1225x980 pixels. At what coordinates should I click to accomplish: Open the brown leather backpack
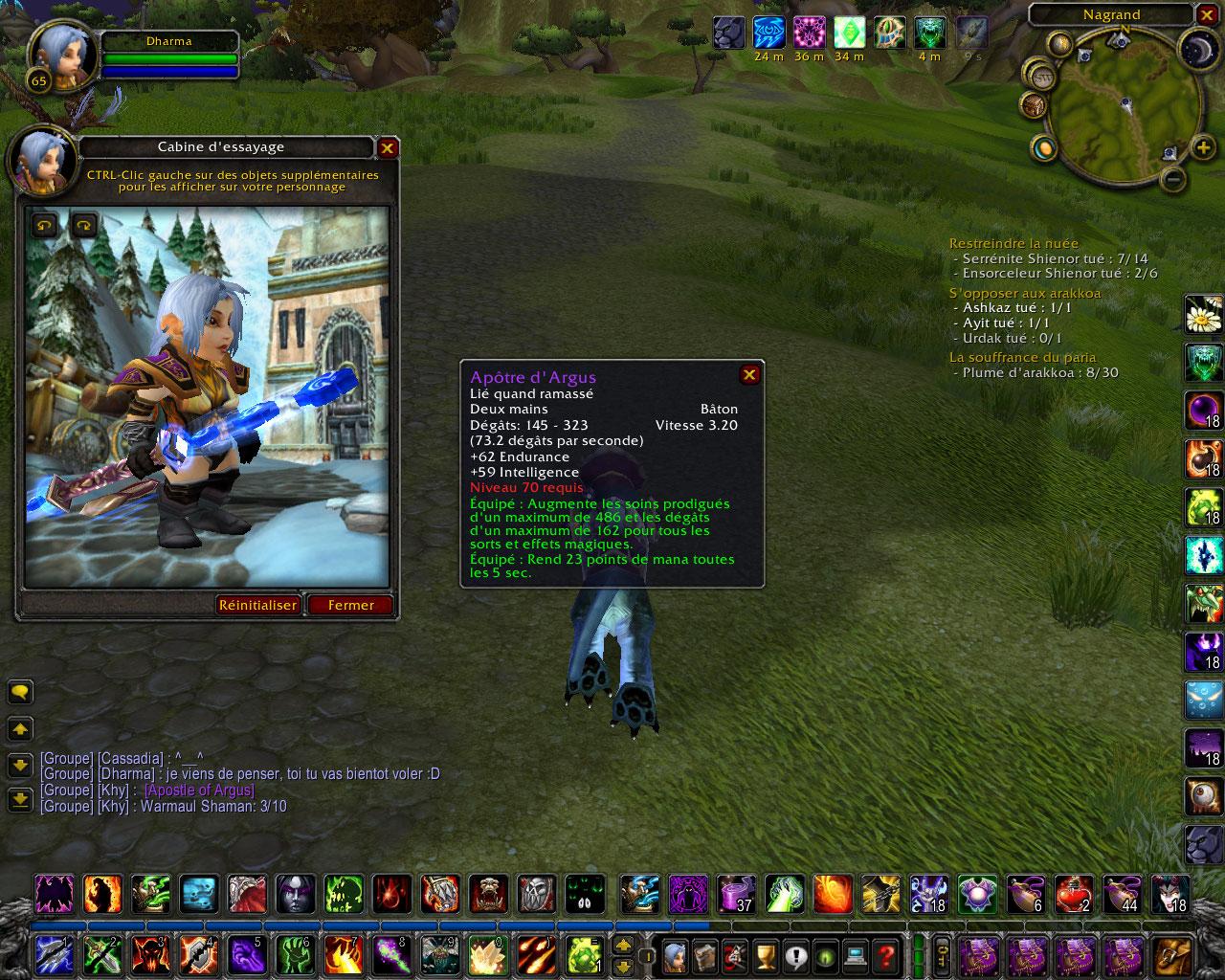(1173, 955)
